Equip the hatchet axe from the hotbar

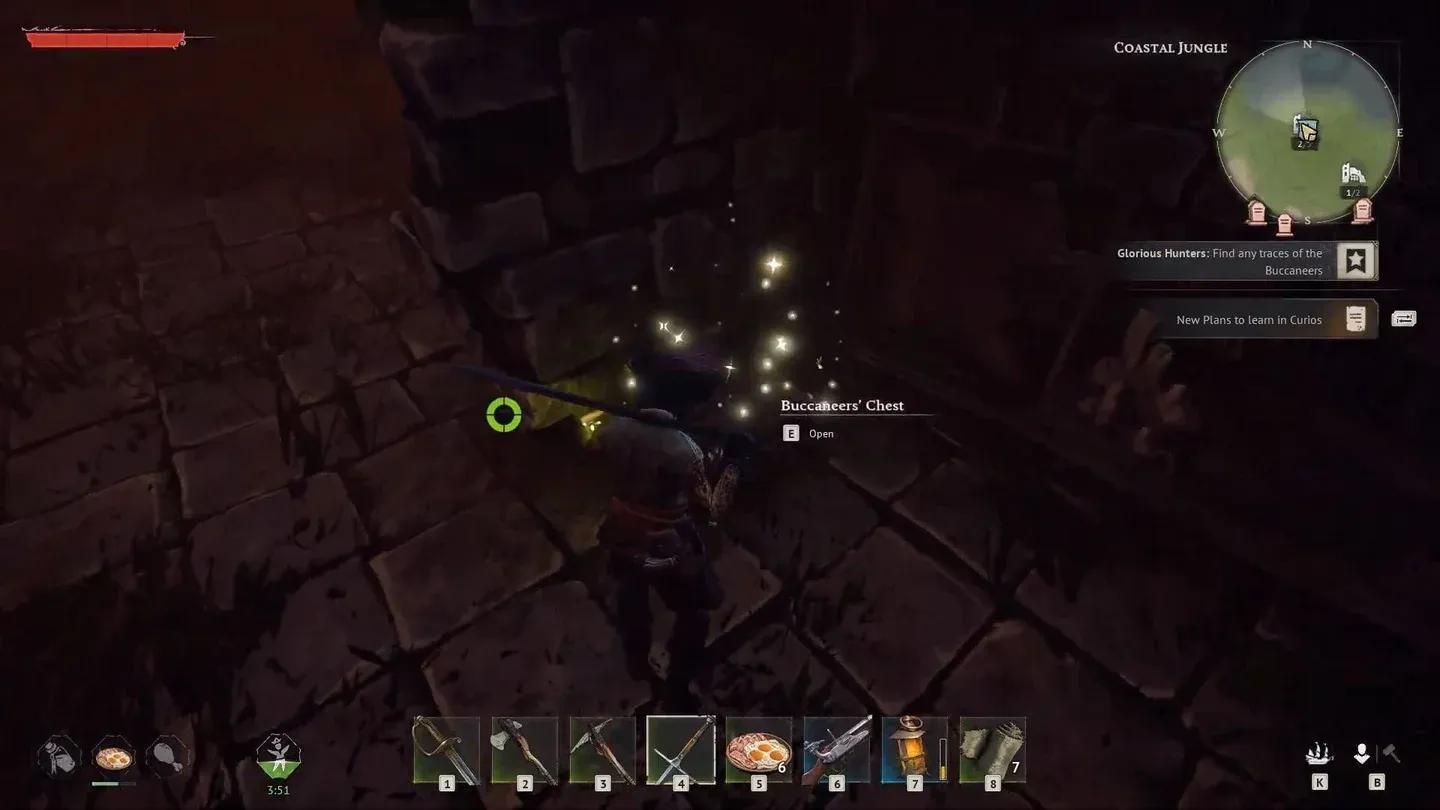click(524, 749)
